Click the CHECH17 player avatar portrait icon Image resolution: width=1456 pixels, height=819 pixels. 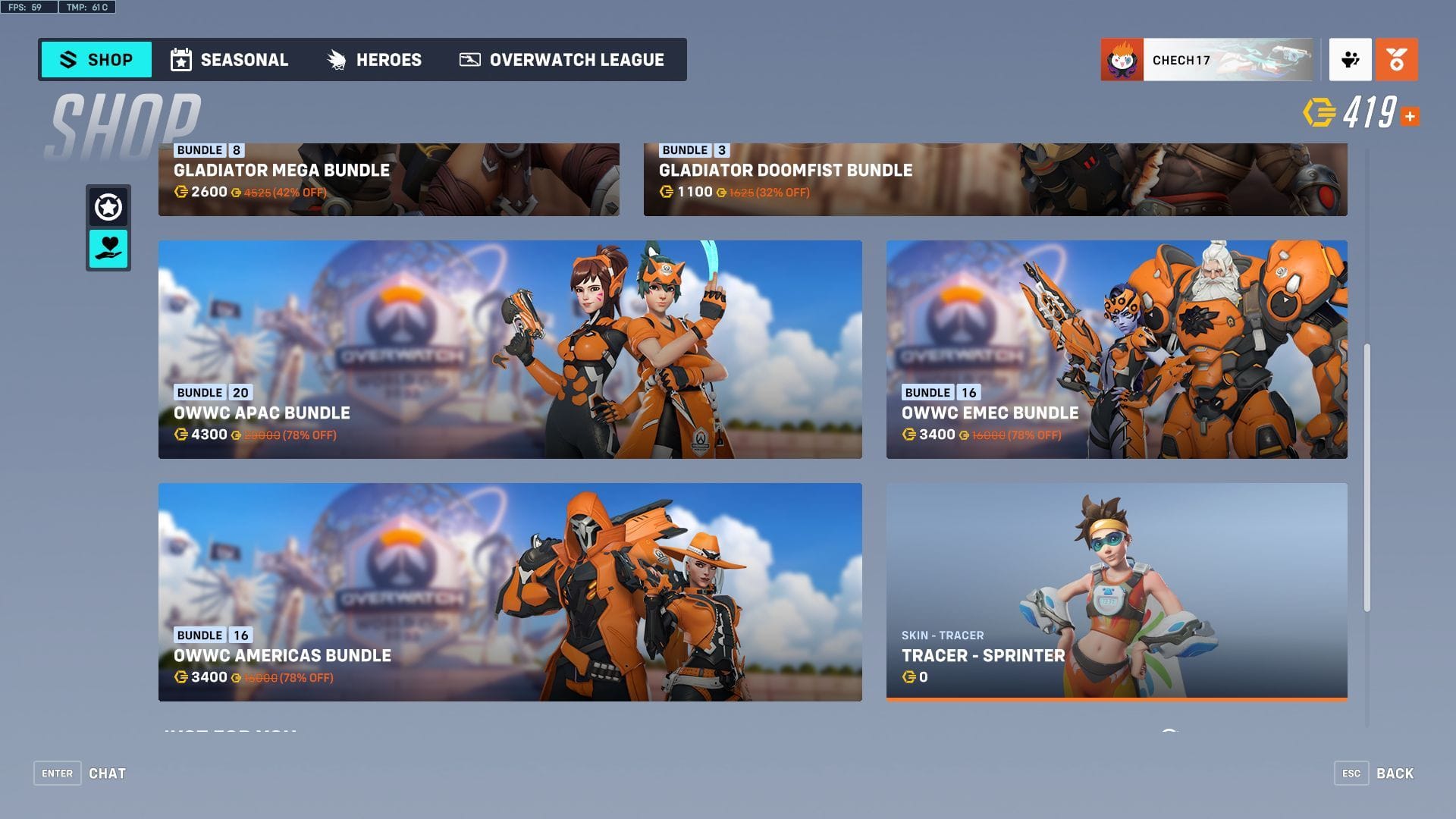(x=1121, y=58)
